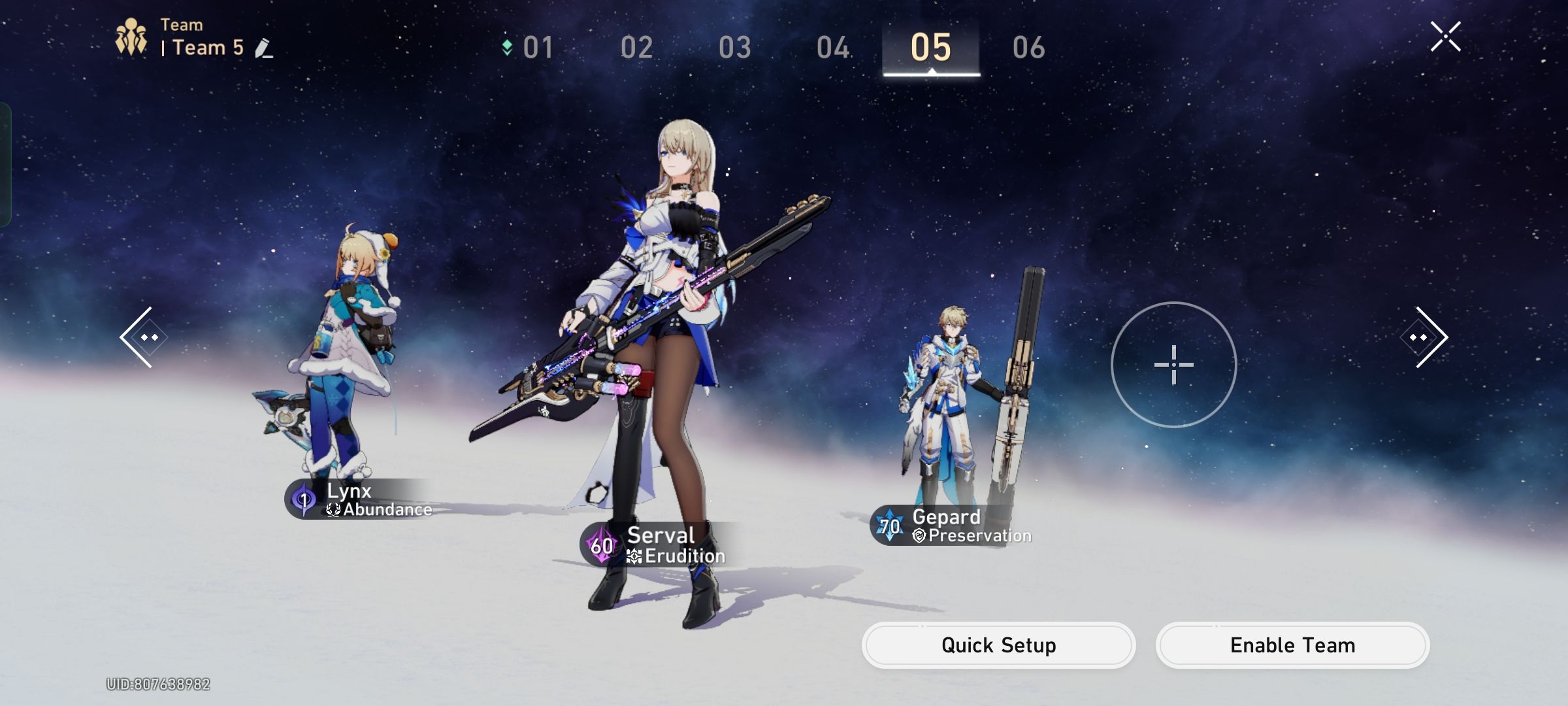Click Quick Setup
The width and height of the screenshot is (1568, 706).
(998, 646)
